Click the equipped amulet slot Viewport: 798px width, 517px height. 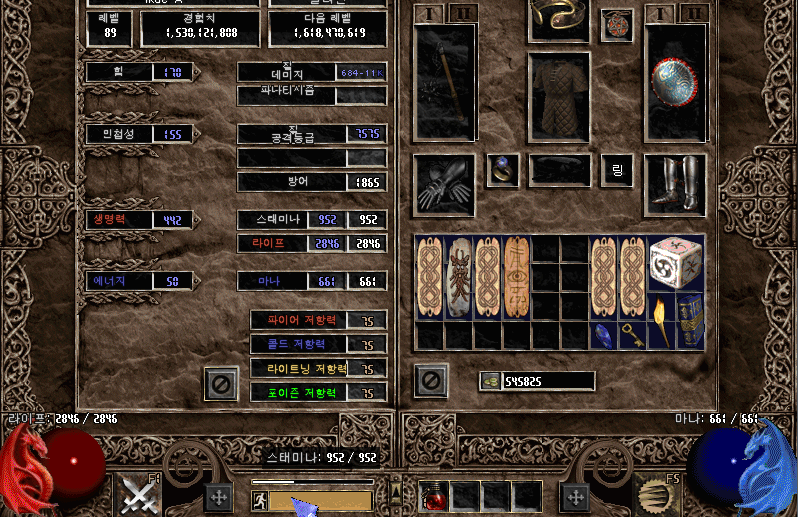point(616,26)
